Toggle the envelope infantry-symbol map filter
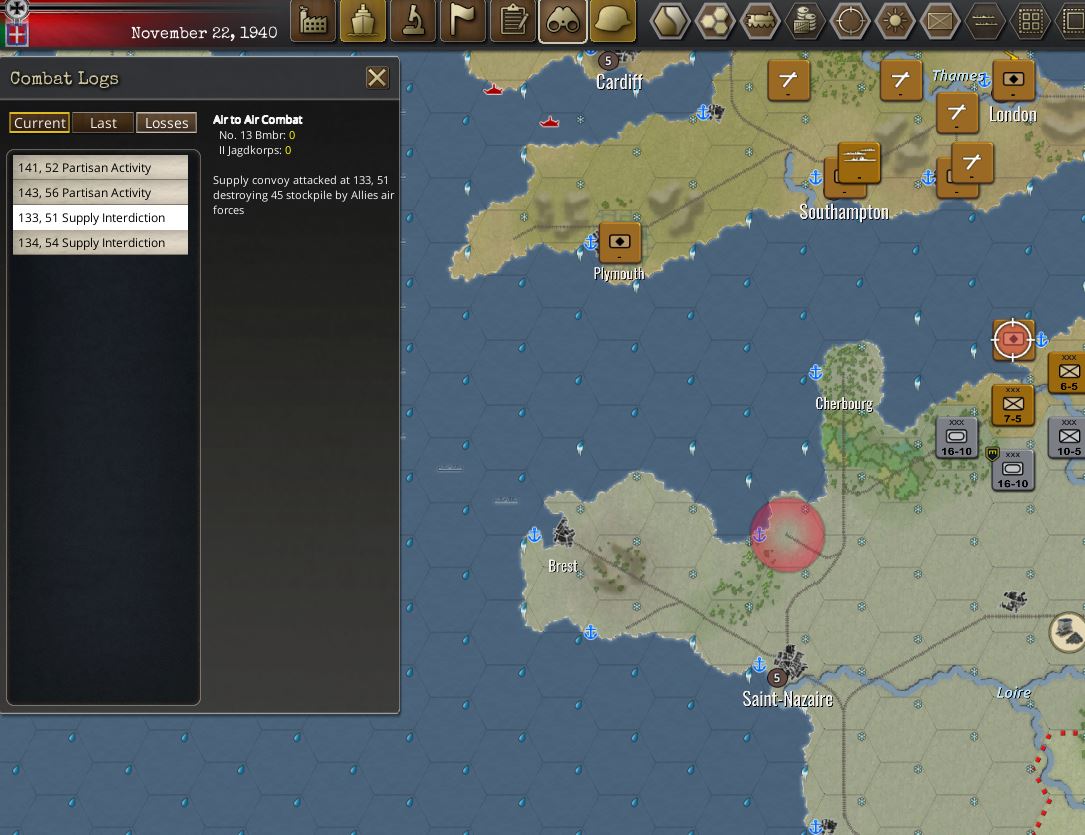The width and height of the screenshot is (1085, 835). [940, 21]
